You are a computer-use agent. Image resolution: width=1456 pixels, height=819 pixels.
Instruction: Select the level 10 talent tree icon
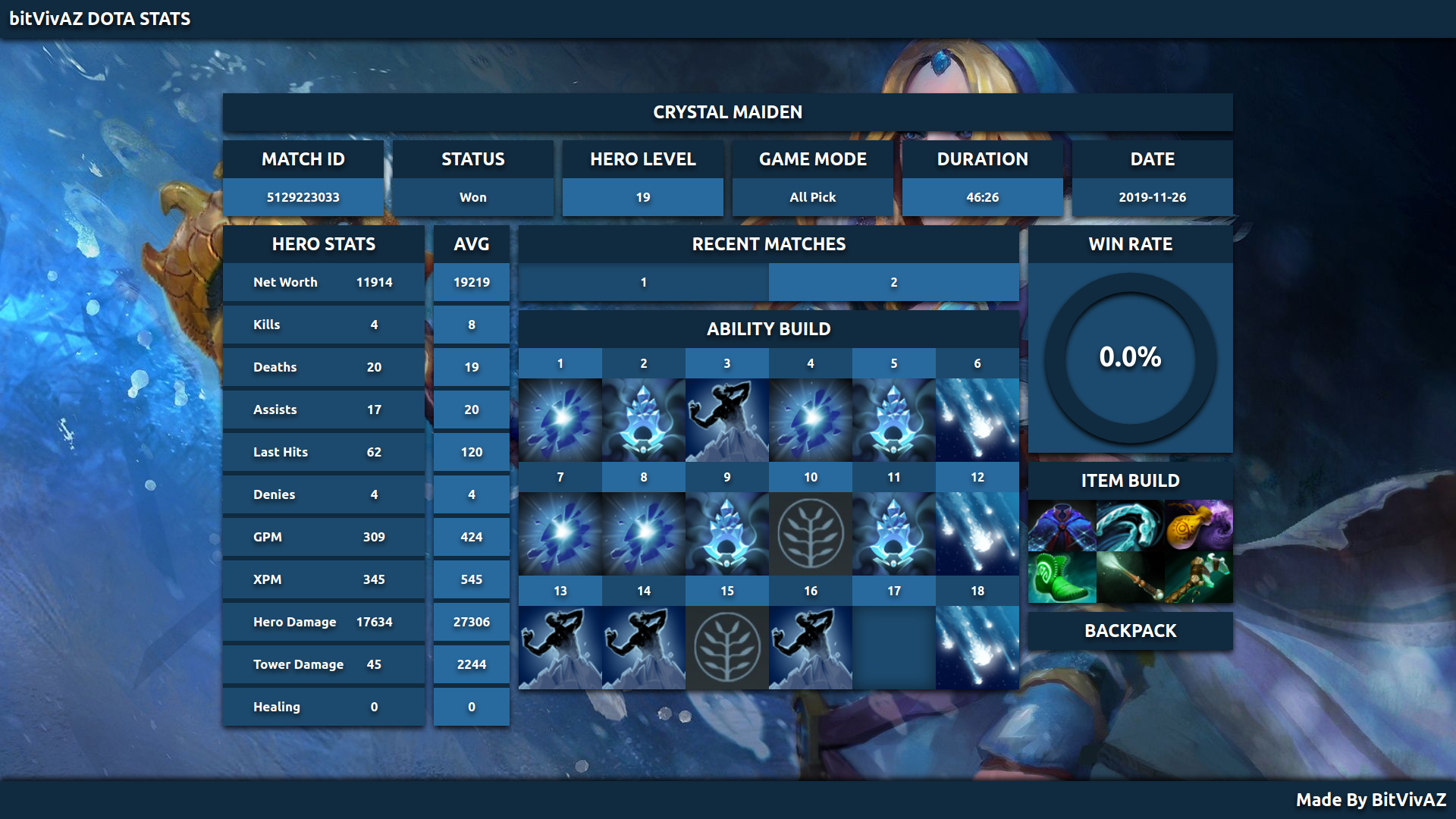(x=811, y=533)
